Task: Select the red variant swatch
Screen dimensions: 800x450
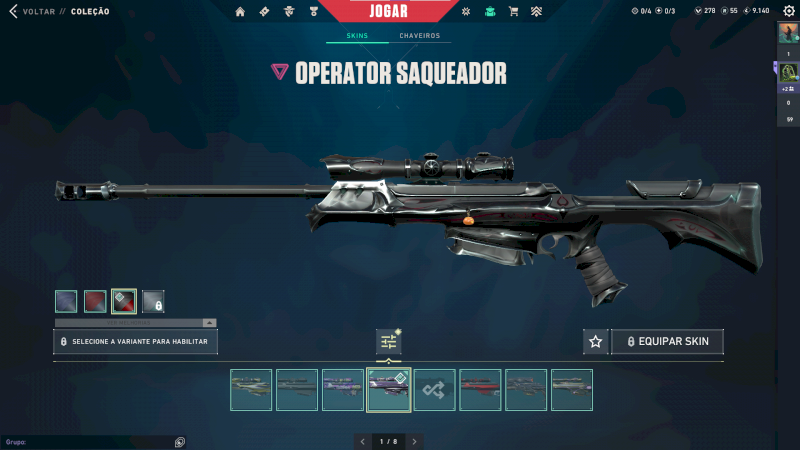Action: coord(95,300)
